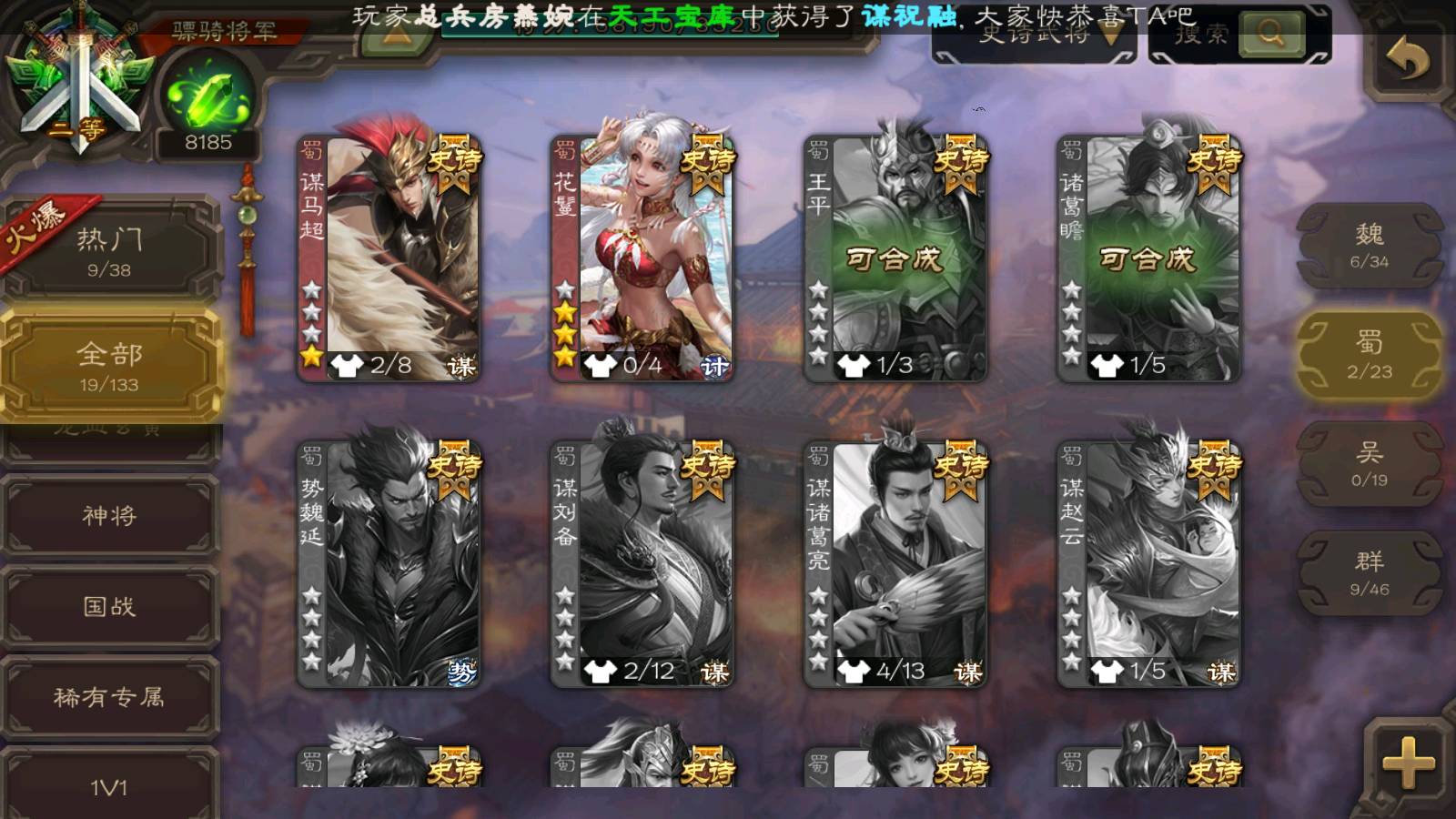This screenshot has height=819, width=1456.
Task: Show the 稀有专属 category
Action: (109, 697)
